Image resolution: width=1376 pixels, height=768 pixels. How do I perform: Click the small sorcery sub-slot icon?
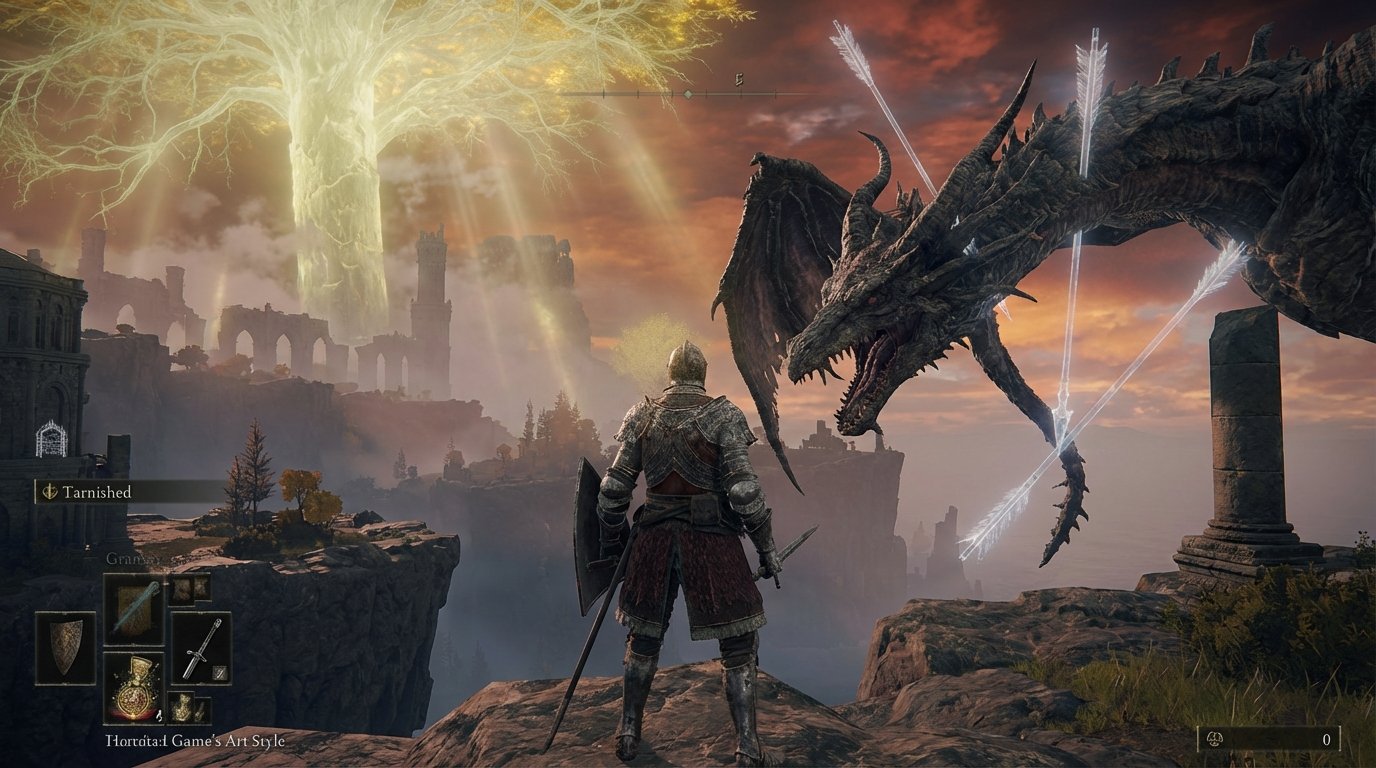click(x=220, y=670)
